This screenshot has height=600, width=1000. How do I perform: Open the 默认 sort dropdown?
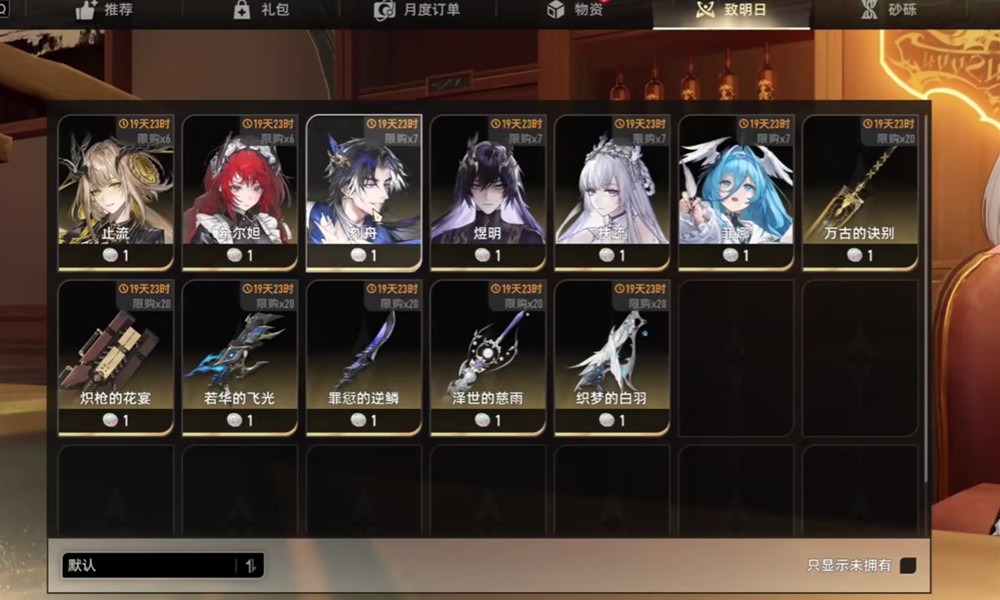click(162, 565)
